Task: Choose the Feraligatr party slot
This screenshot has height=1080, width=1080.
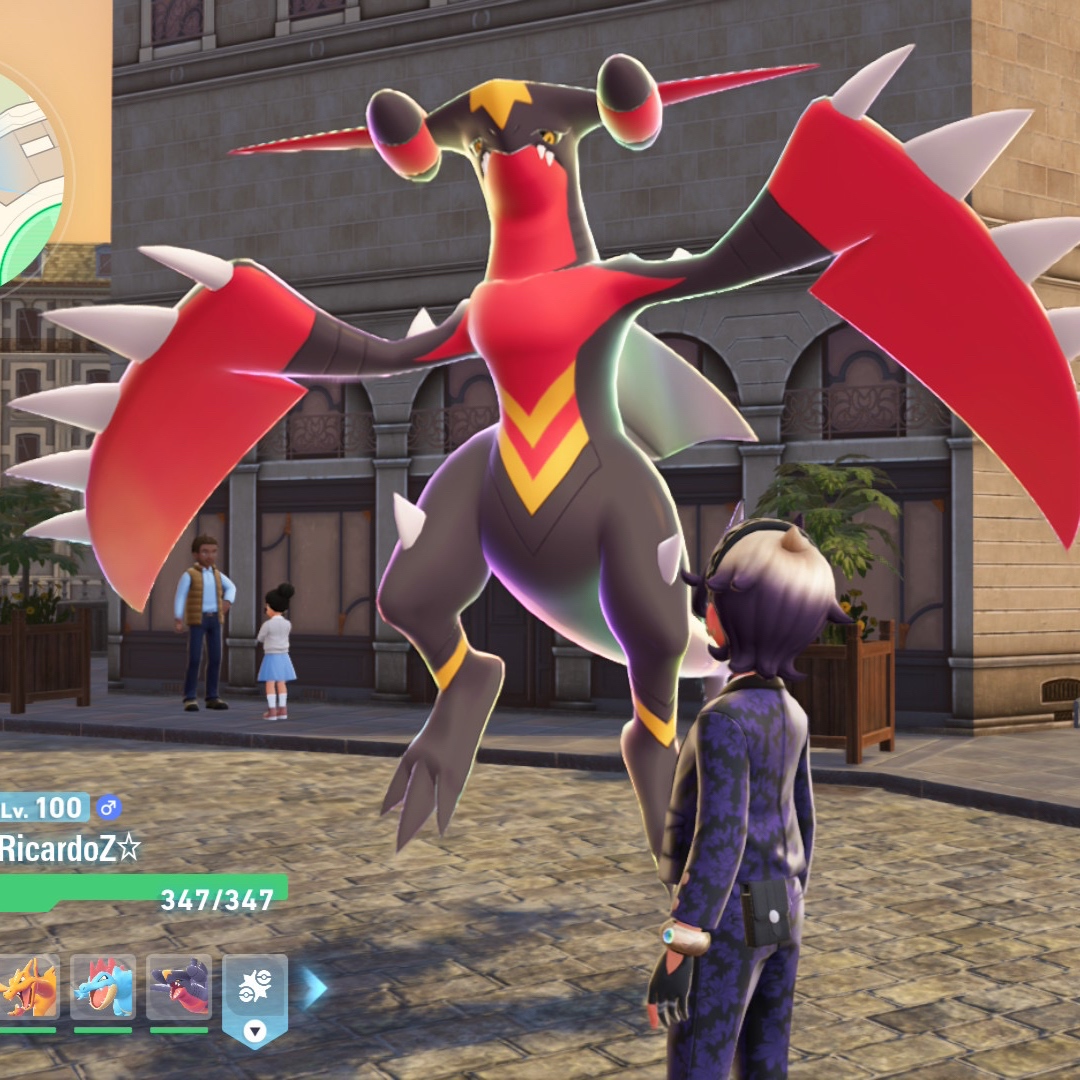Action: [x=103, y=987]
